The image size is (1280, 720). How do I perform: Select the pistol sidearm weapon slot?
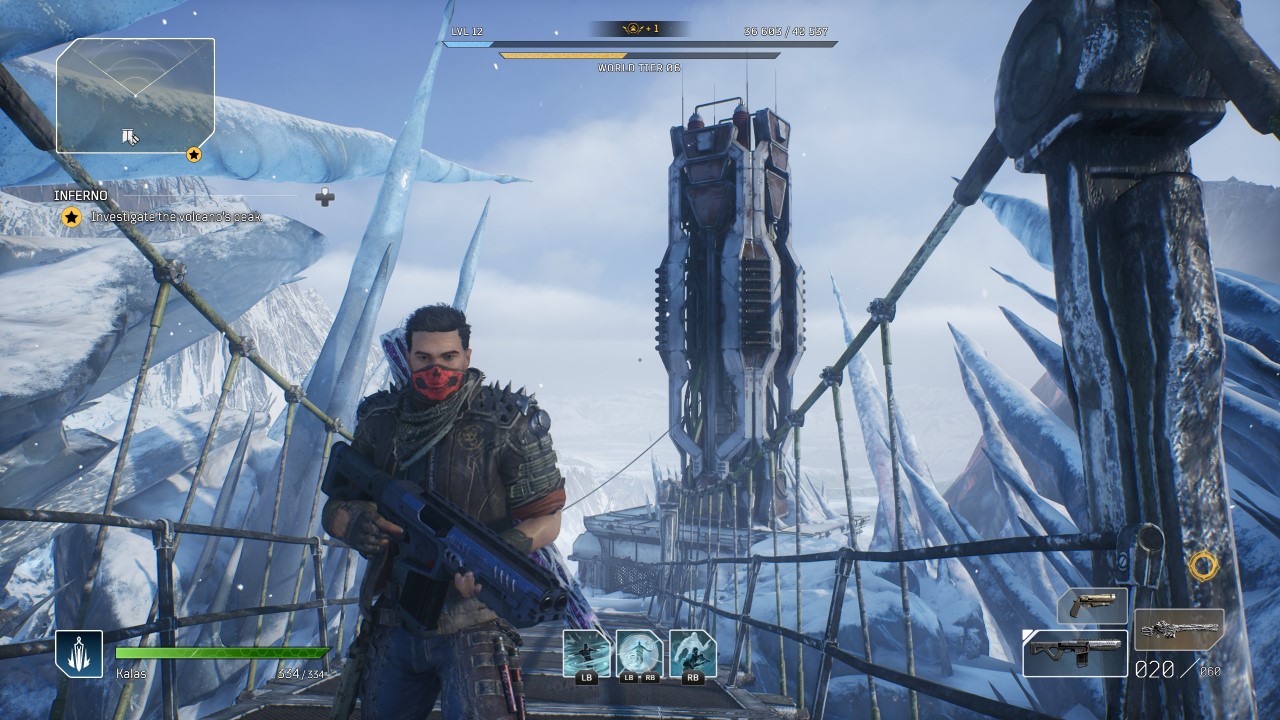tap(1092, 606)
